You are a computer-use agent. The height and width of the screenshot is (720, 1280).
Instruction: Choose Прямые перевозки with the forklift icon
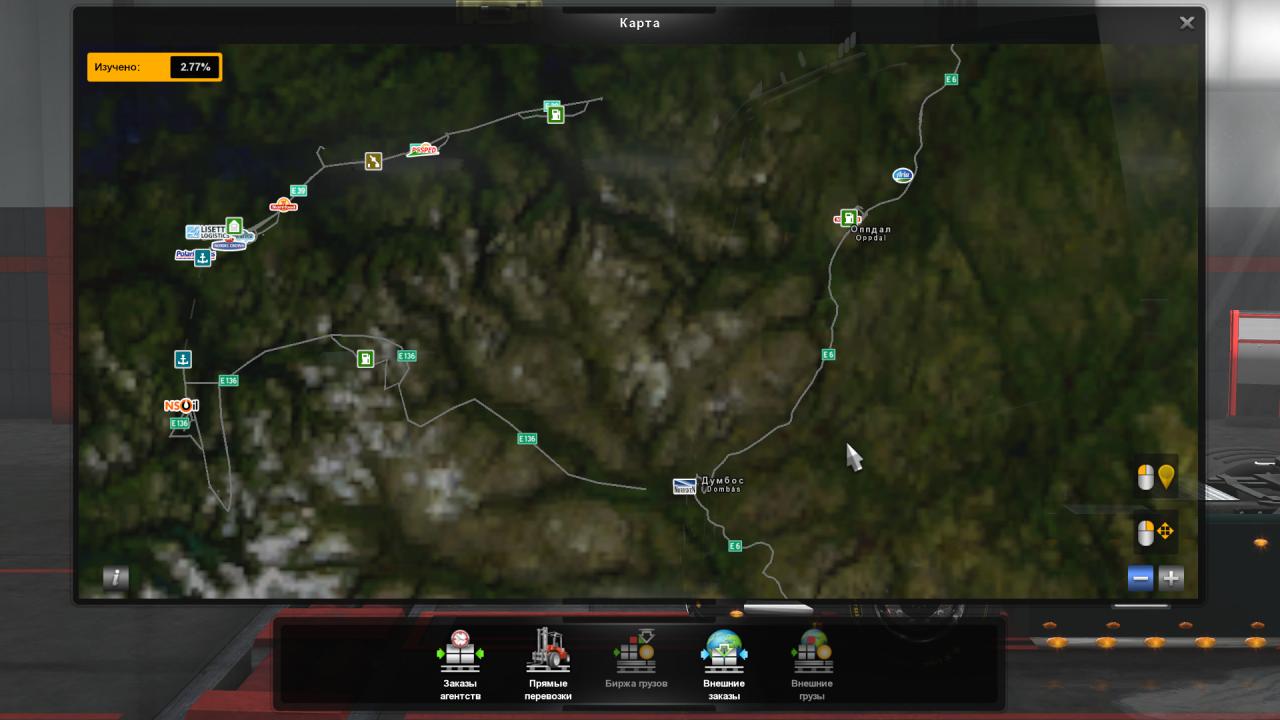(548, 665)
